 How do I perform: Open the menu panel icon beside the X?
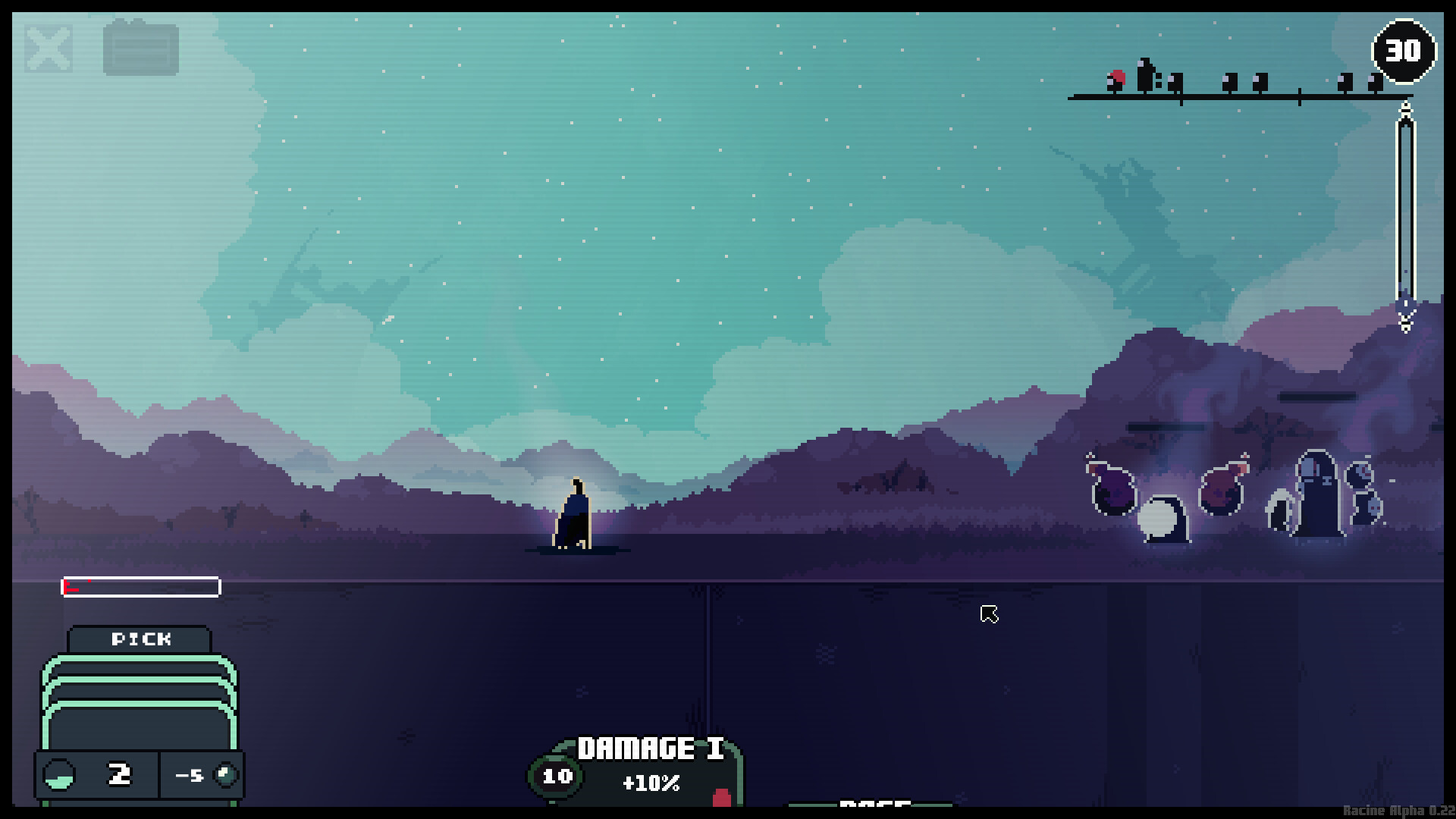140,47
